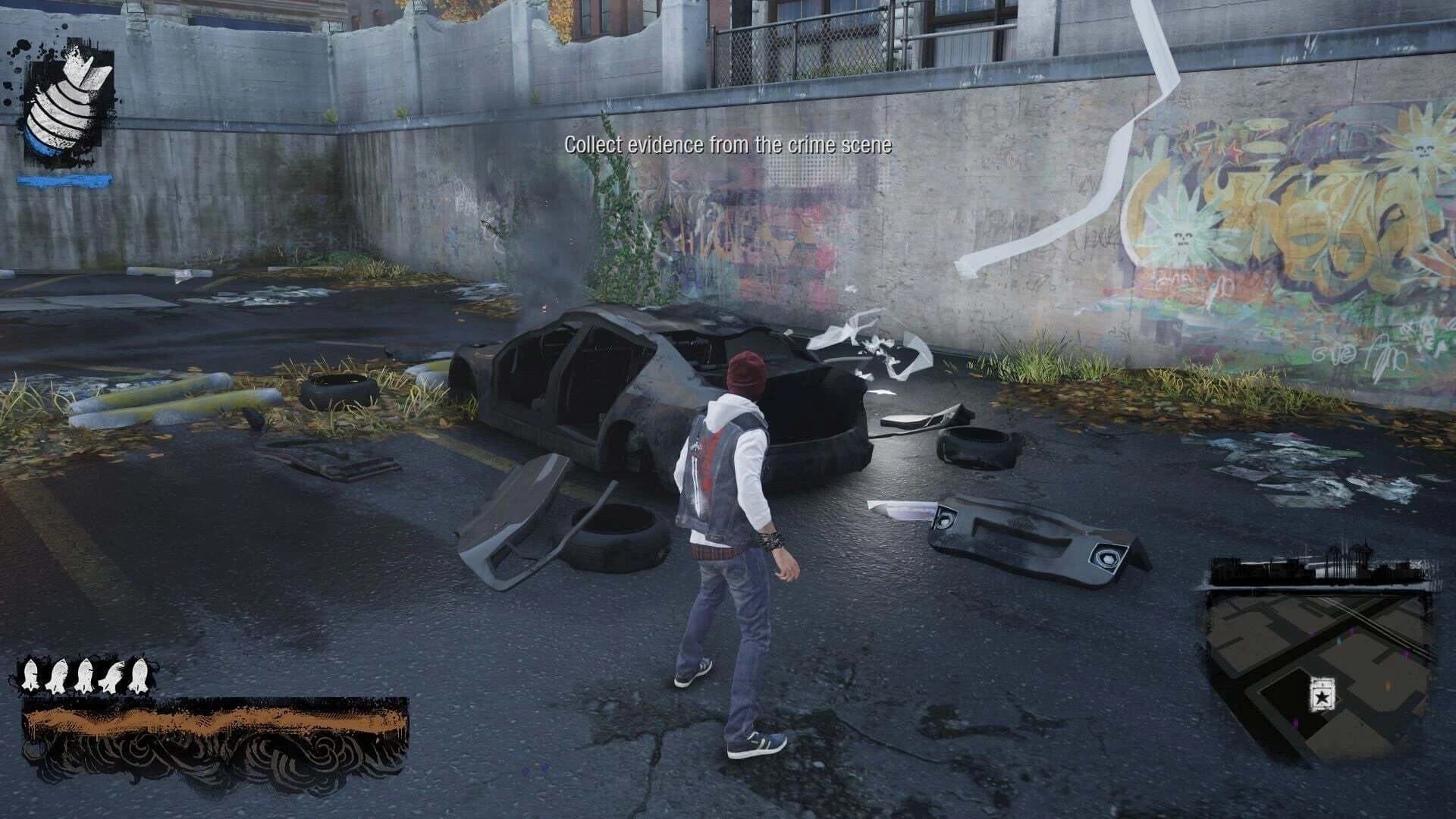Select the first rocket ammo icon
The image size is (1456, 819).
click(x=31, y=675)
